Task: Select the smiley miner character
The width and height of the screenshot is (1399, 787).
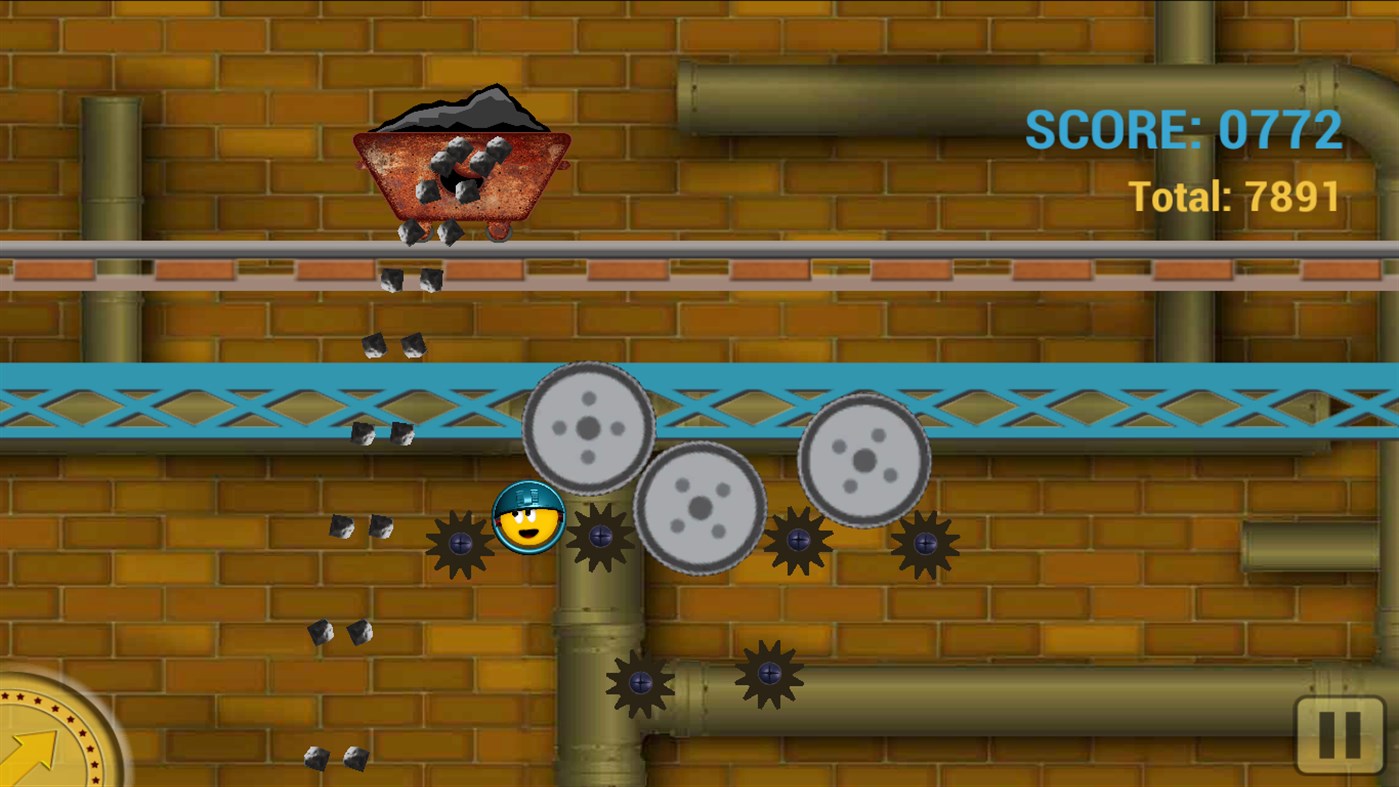Action: click(x=528, y=520)
